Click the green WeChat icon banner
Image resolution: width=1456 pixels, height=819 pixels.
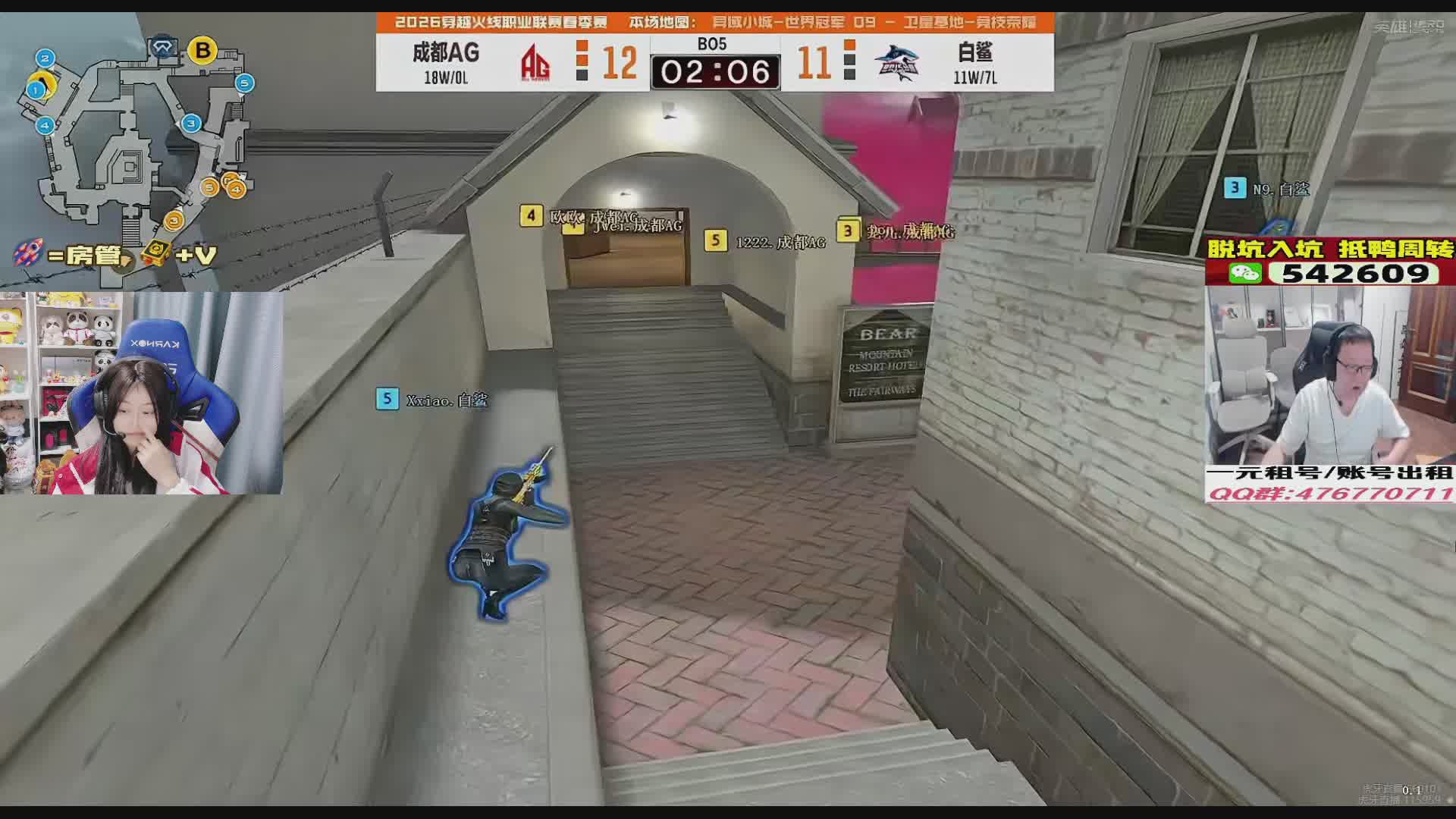(x=1245, y=273)
